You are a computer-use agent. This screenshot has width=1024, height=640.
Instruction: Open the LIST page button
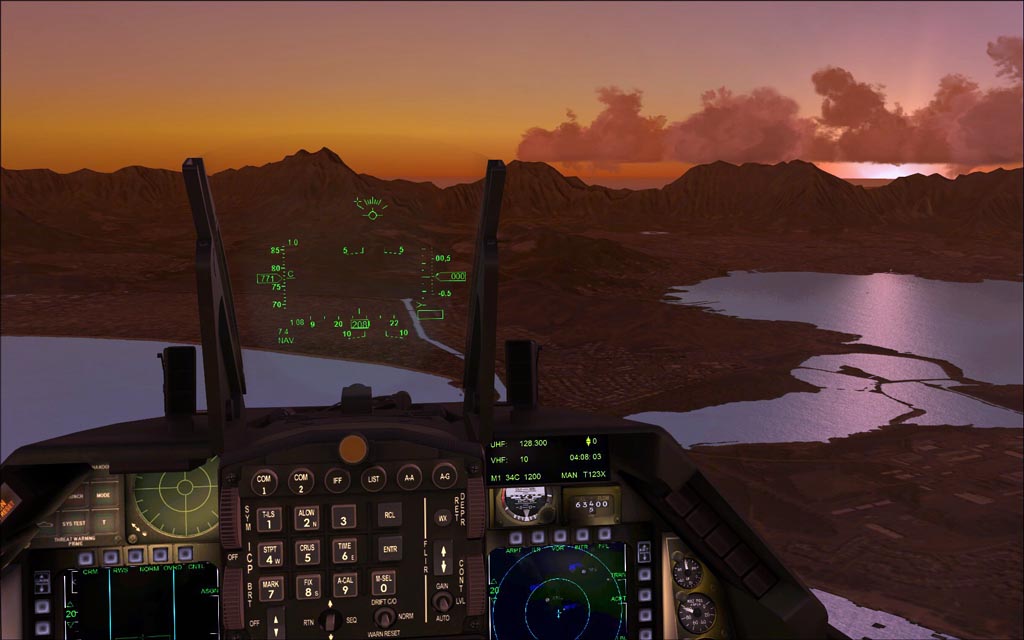pos(374,479)
